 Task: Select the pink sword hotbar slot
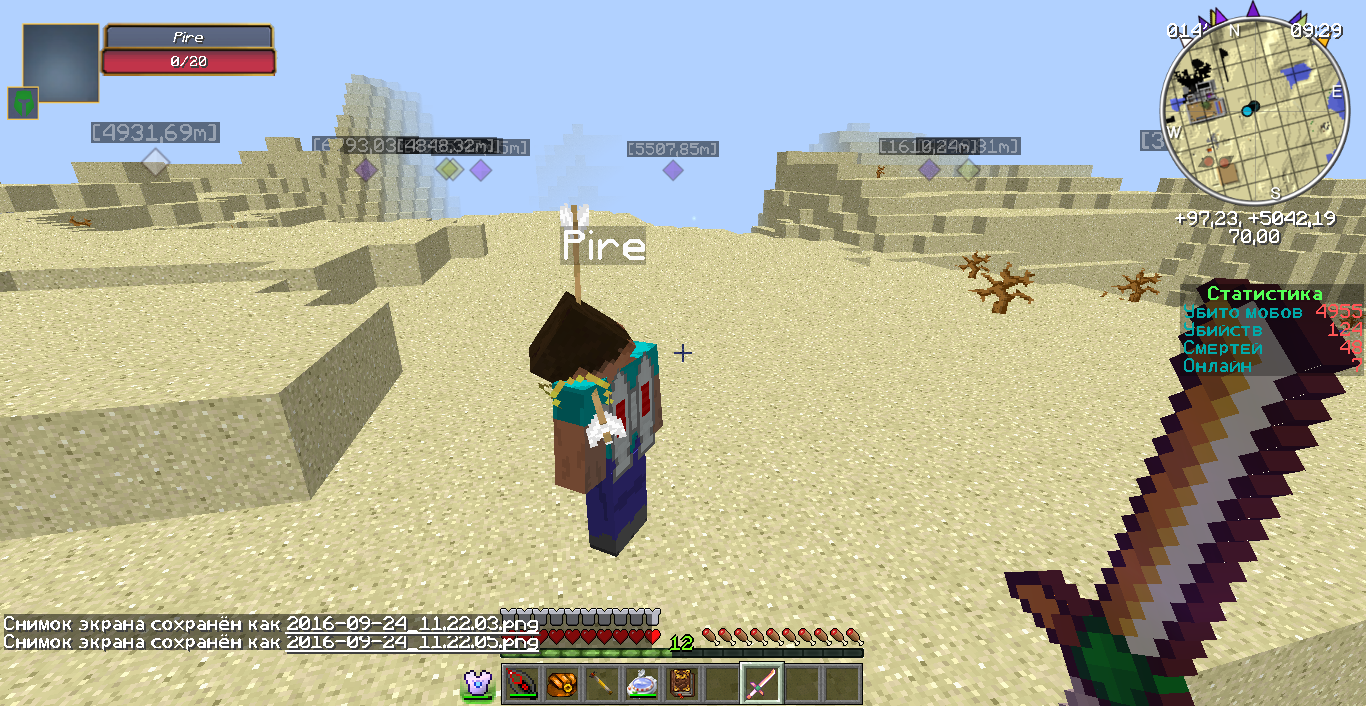pos(761,684)
